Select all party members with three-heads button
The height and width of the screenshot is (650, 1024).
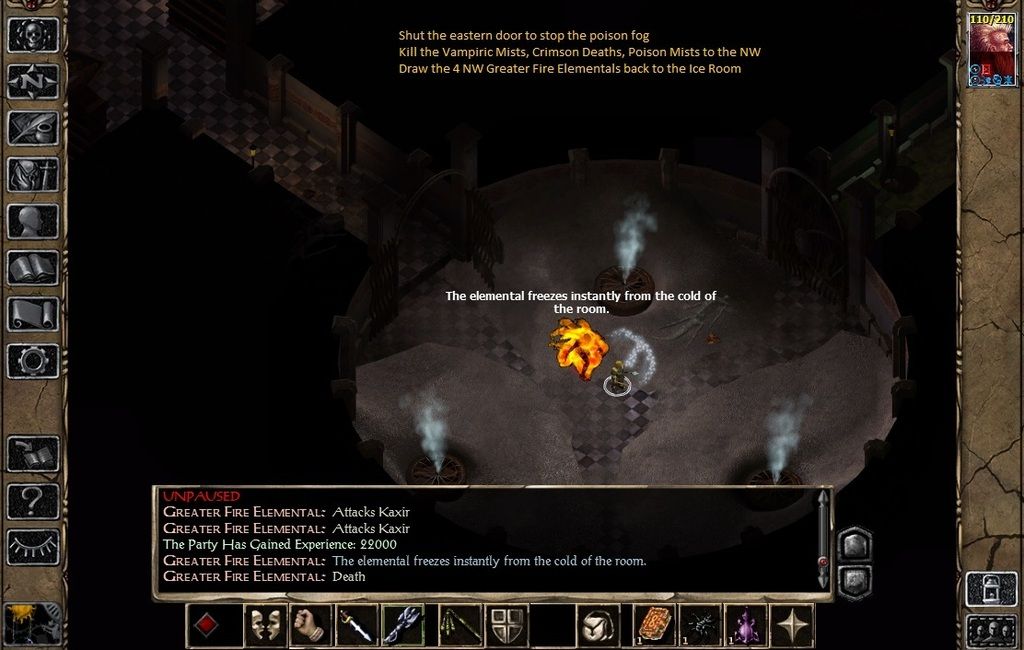click(991, 632)
